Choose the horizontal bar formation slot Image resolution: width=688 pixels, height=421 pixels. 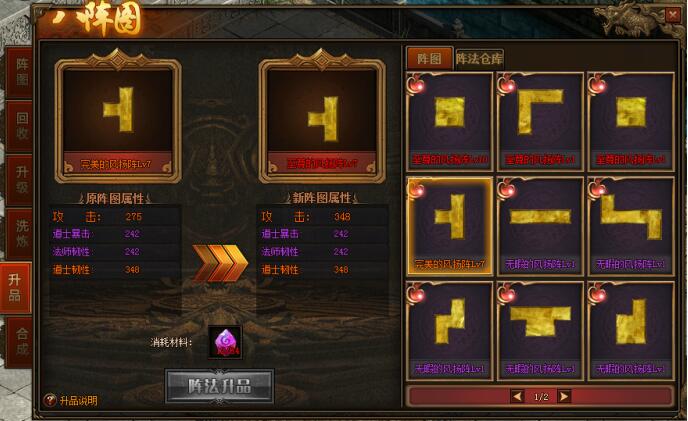tap(540, 220)
